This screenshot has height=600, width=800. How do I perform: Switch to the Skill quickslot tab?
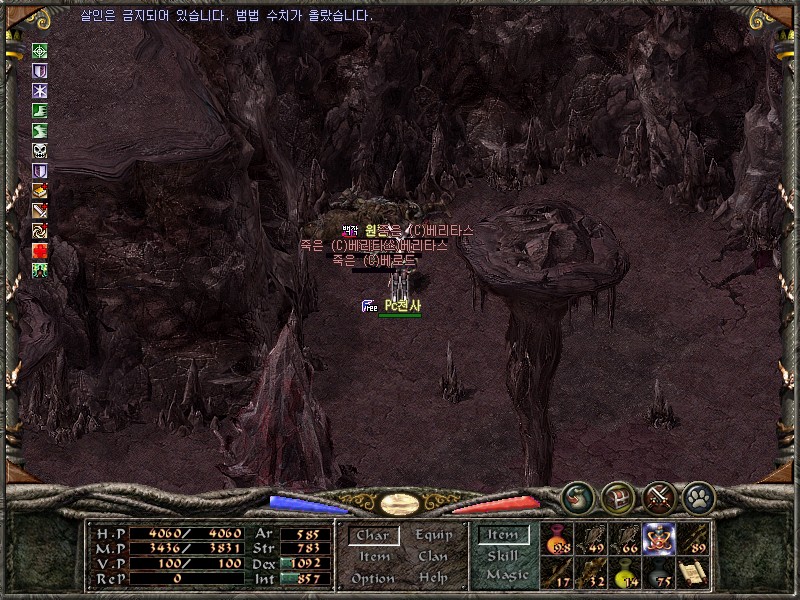(x=502, y=556)
